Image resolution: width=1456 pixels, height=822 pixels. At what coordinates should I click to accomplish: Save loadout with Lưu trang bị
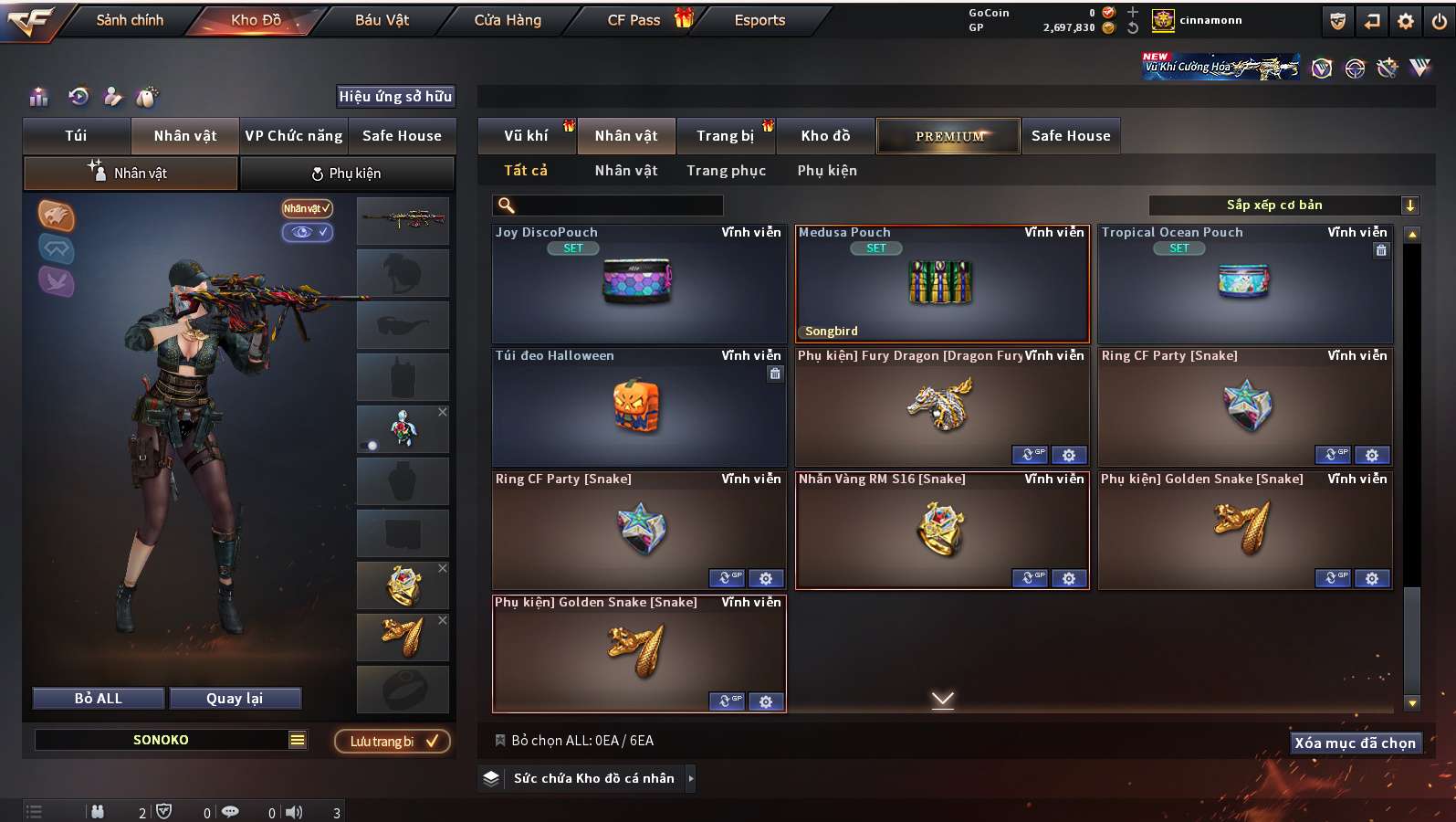[x=393, y=742]
